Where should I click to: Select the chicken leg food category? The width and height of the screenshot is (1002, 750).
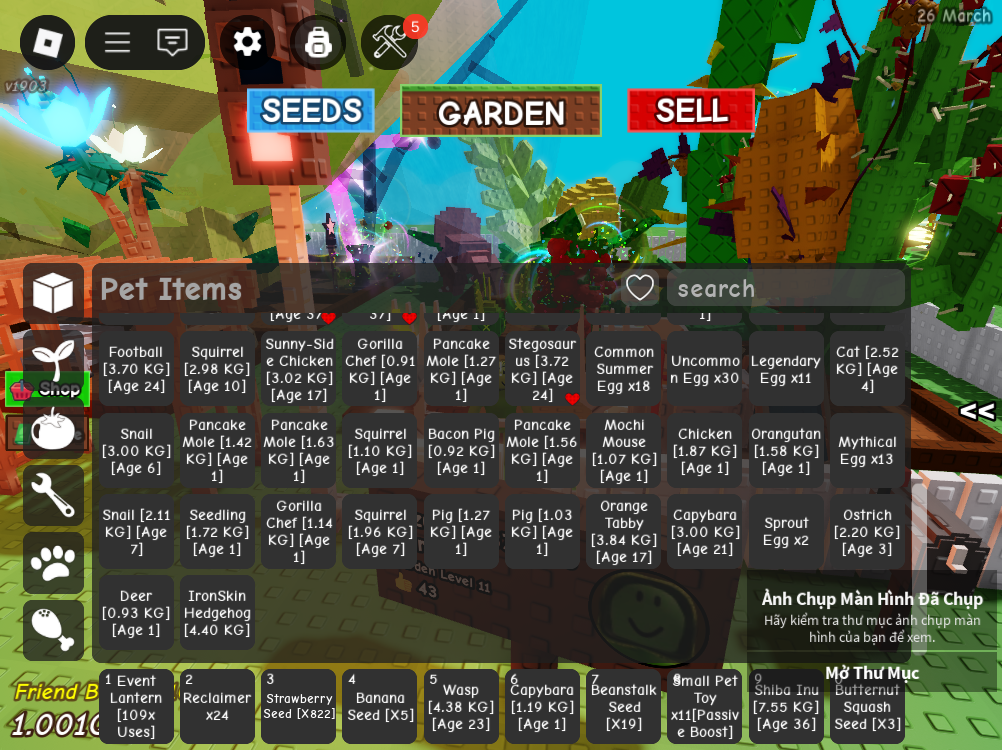click(53, 629)
